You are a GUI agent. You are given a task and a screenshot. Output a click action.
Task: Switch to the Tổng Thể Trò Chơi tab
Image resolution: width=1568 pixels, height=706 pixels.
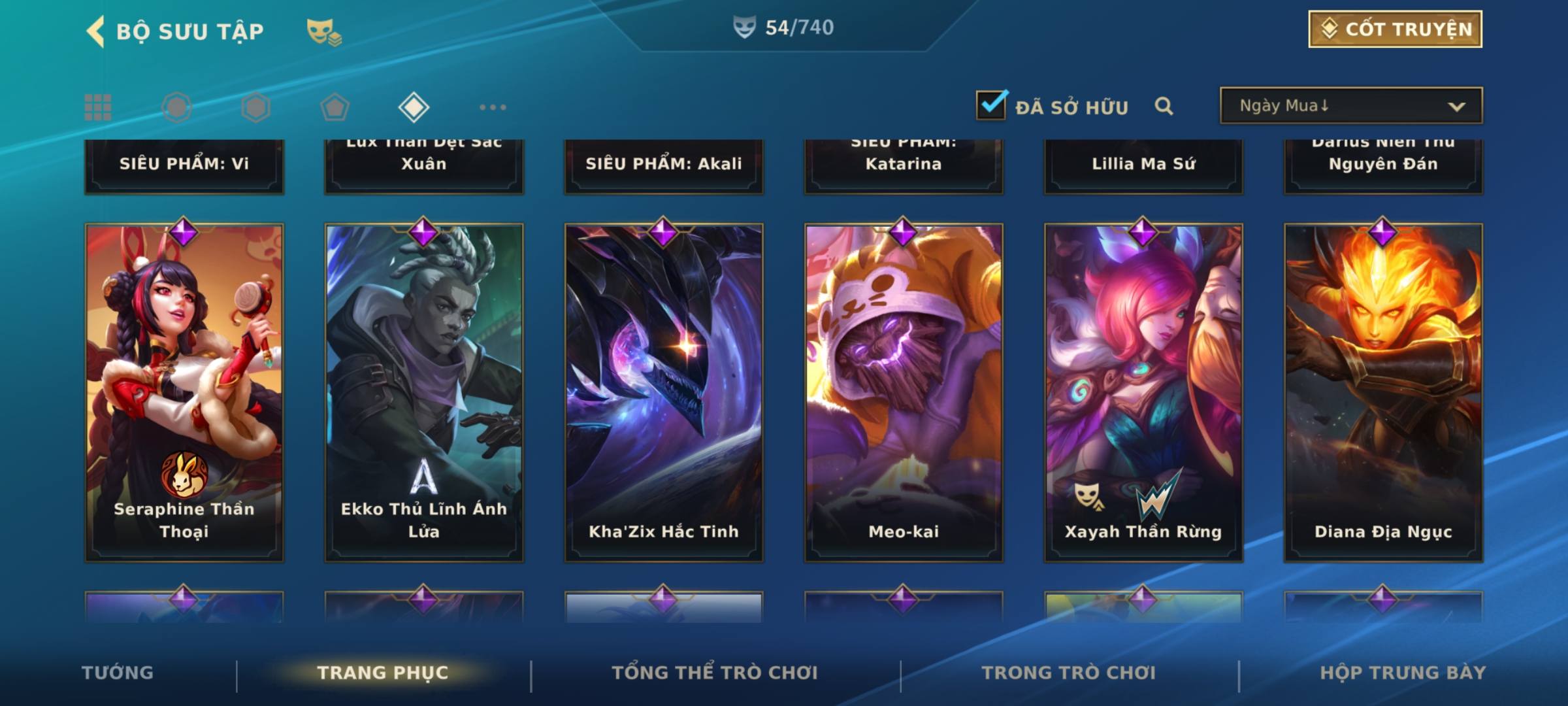click(x=715, y=673)
